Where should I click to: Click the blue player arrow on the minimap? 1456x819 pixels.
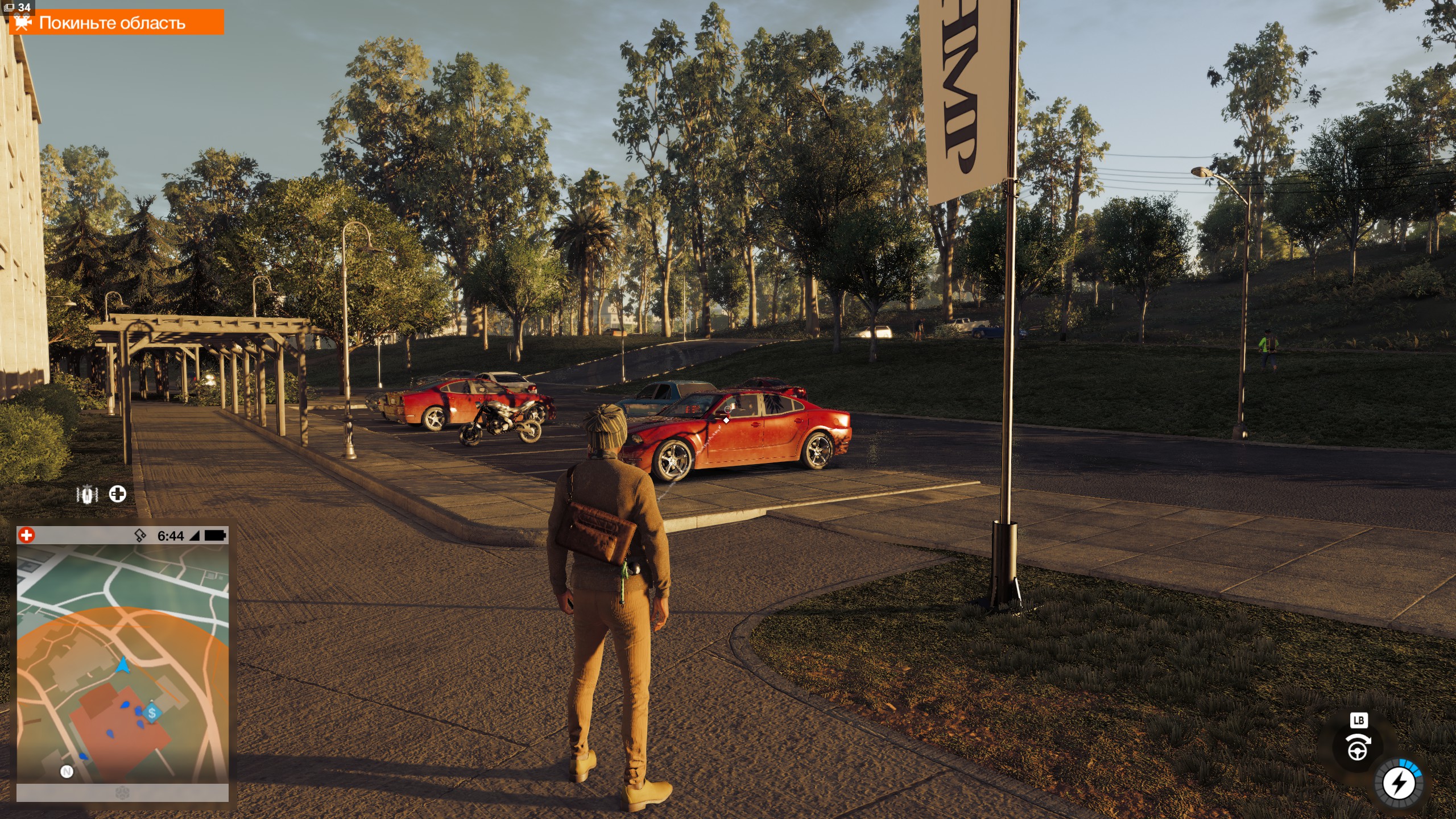coord(123,665)
